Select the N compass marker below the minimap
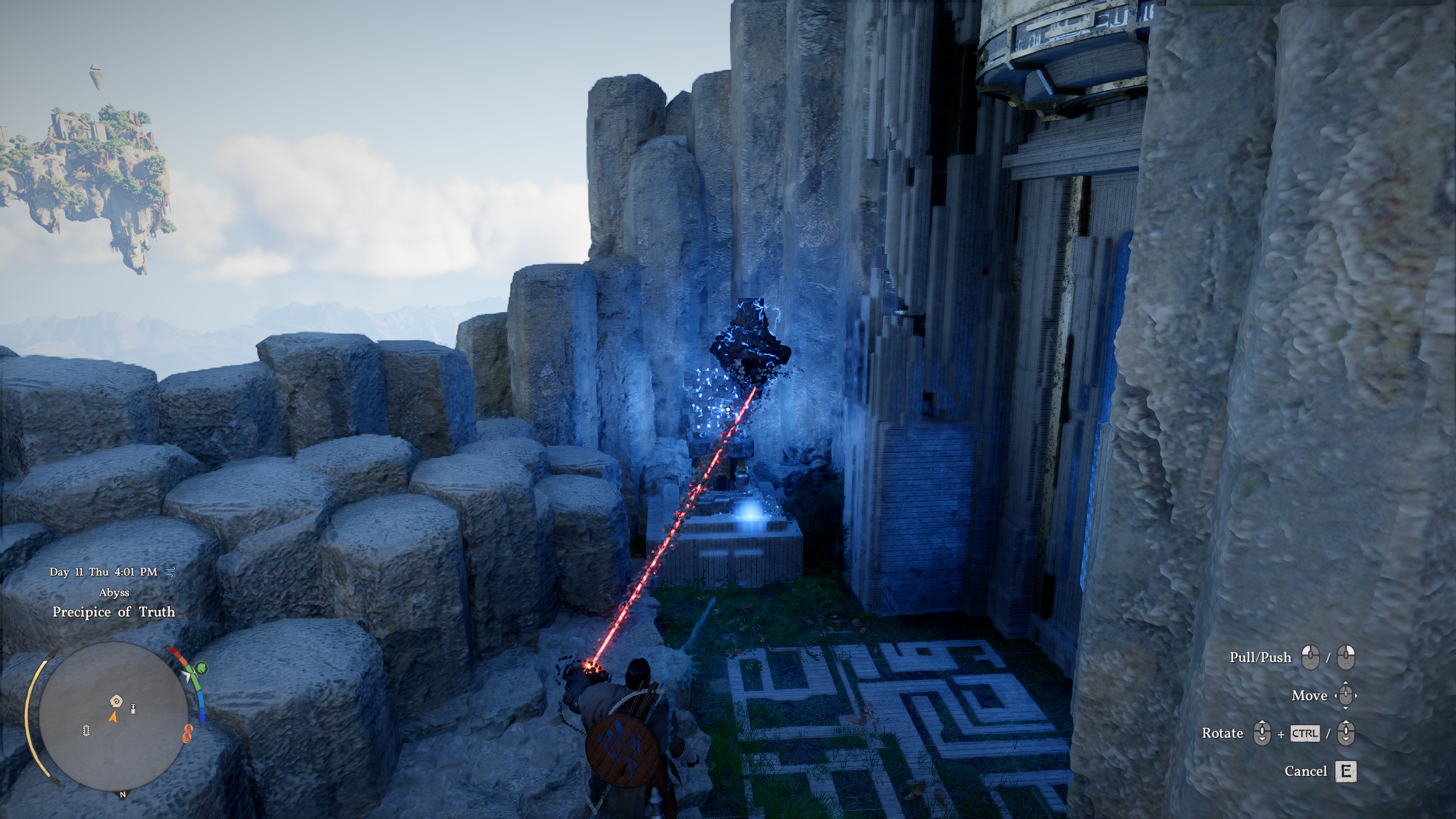Viewport: 1456px width, 819px height. (x=123, y=795)
